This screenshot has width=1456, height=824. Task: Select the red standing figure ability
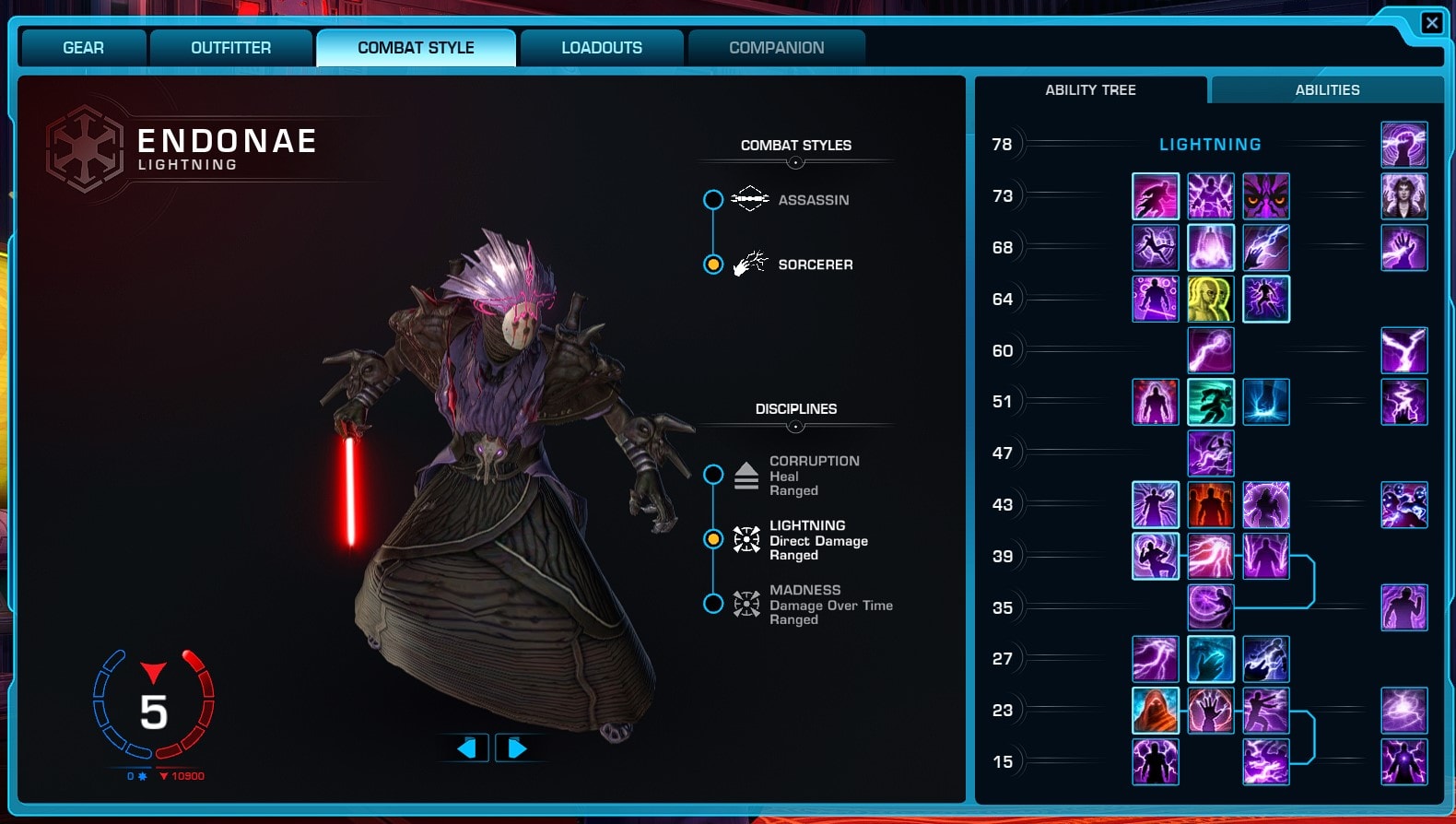point(1211,505)
